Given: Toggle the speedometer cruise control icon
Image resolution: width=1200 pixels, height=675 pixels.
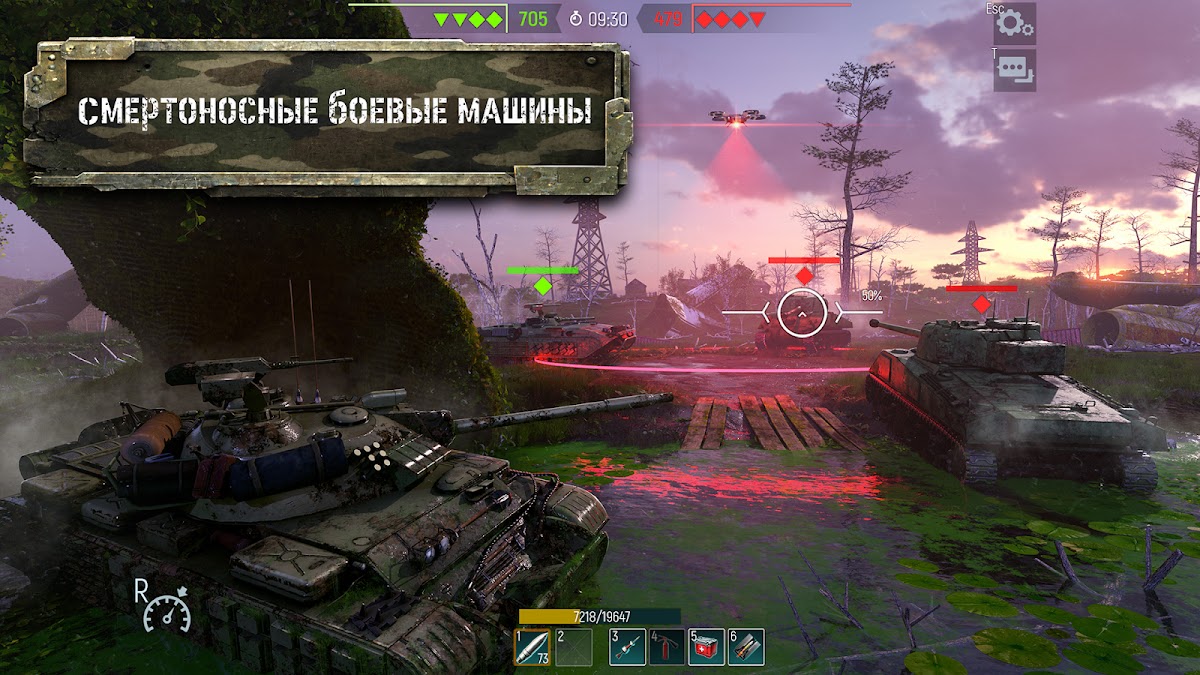Looking at the screenshot, I should (x=167, y=610).
